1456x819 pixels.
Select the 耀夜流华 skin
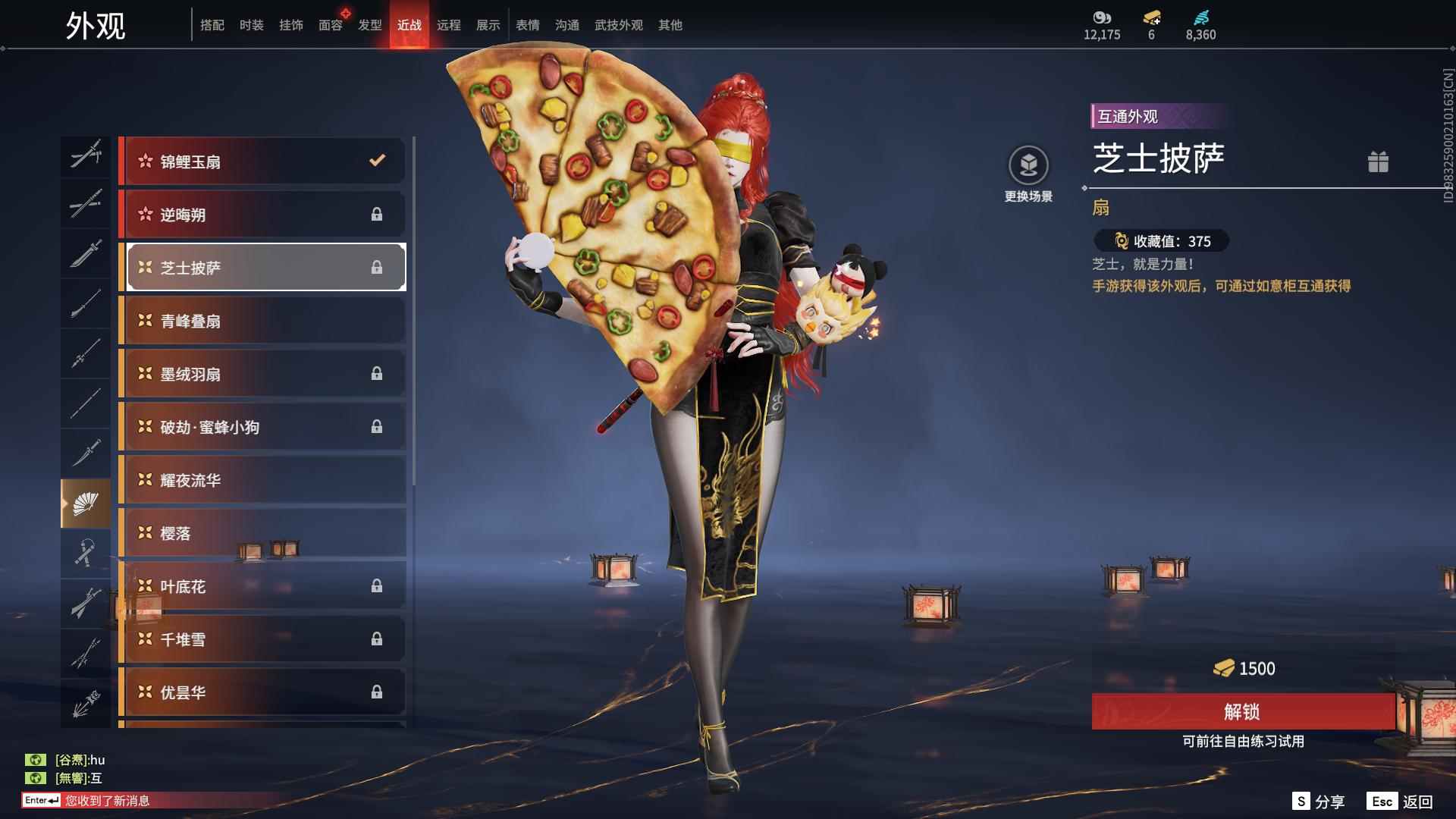262,480
